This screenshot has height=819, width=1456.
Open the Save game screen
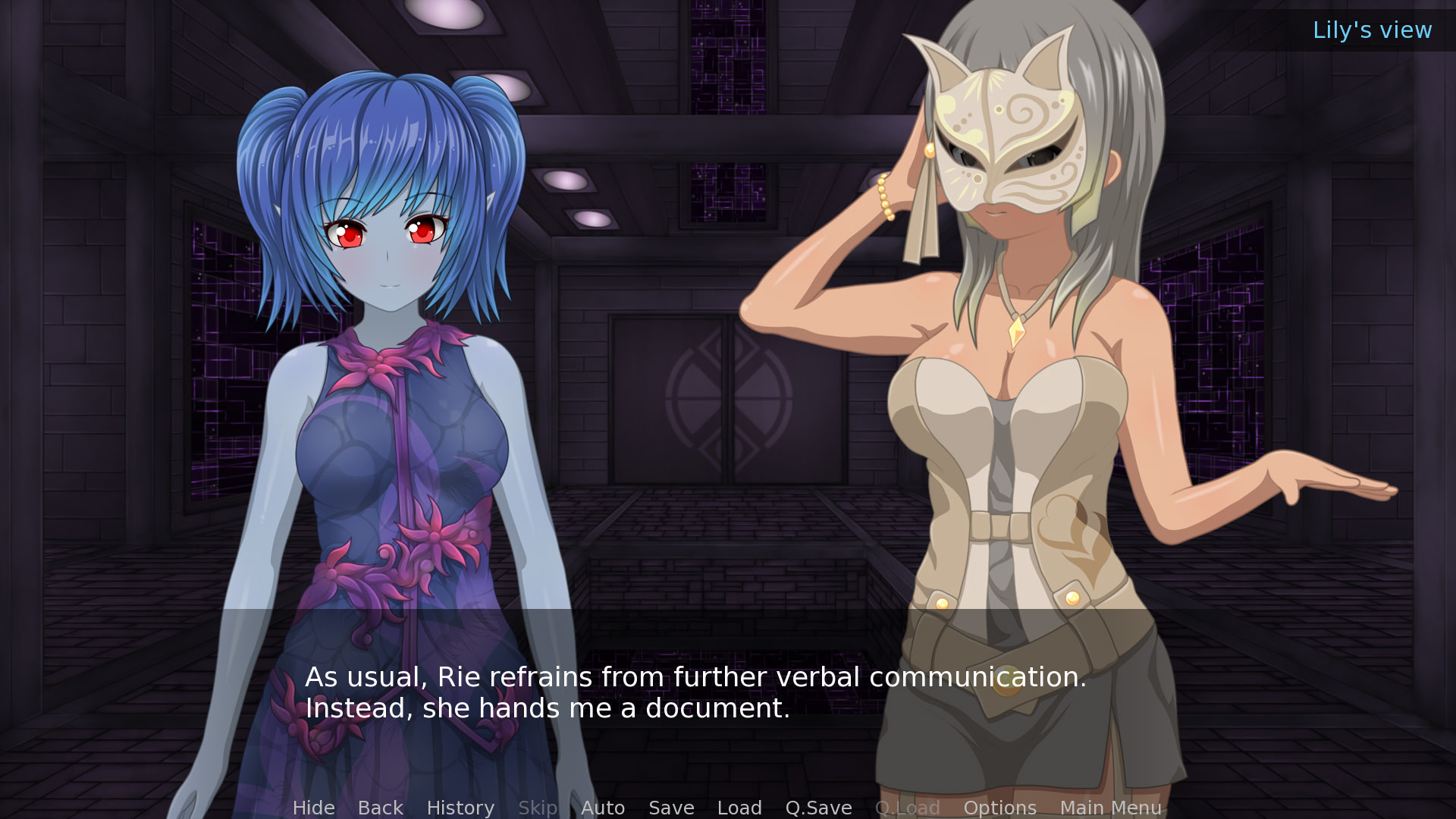pos(671,808)
